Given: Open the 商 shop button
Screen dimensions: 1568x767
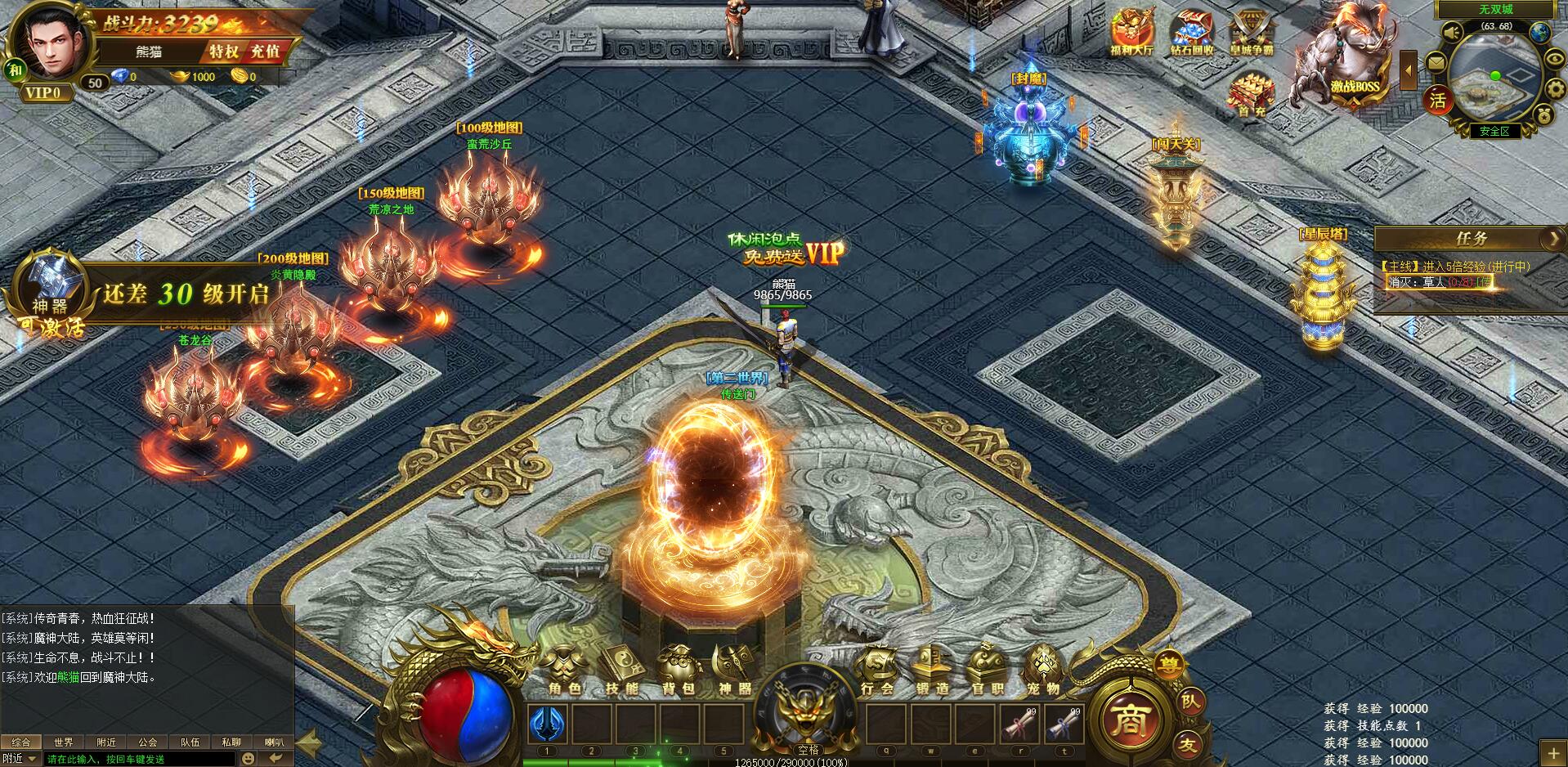Looking at the screenshot, I should coord(1131,720).
